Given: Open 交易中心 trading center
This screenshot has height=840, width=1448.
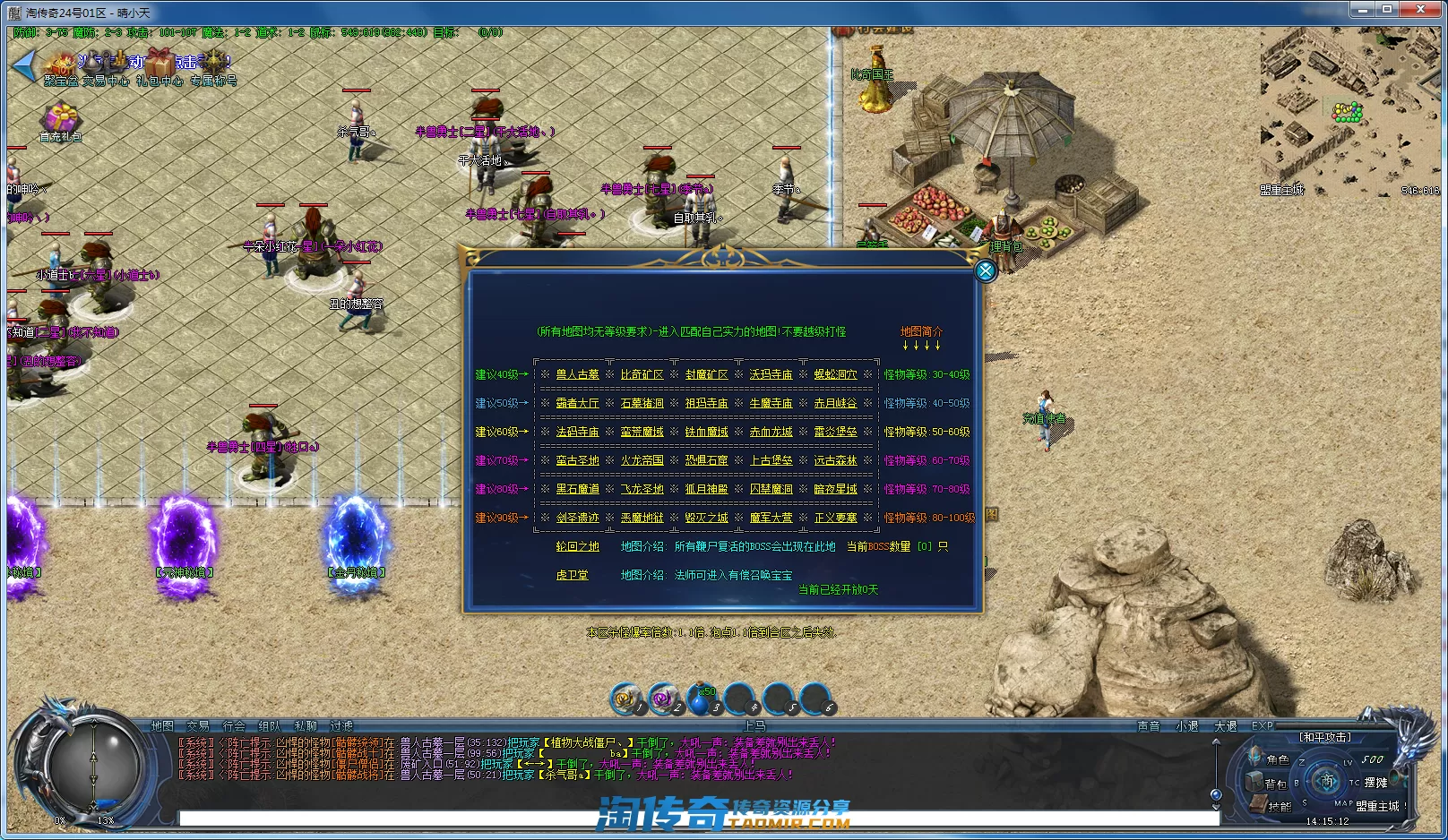Looking at the screenshot, I should tap(106, 65).
